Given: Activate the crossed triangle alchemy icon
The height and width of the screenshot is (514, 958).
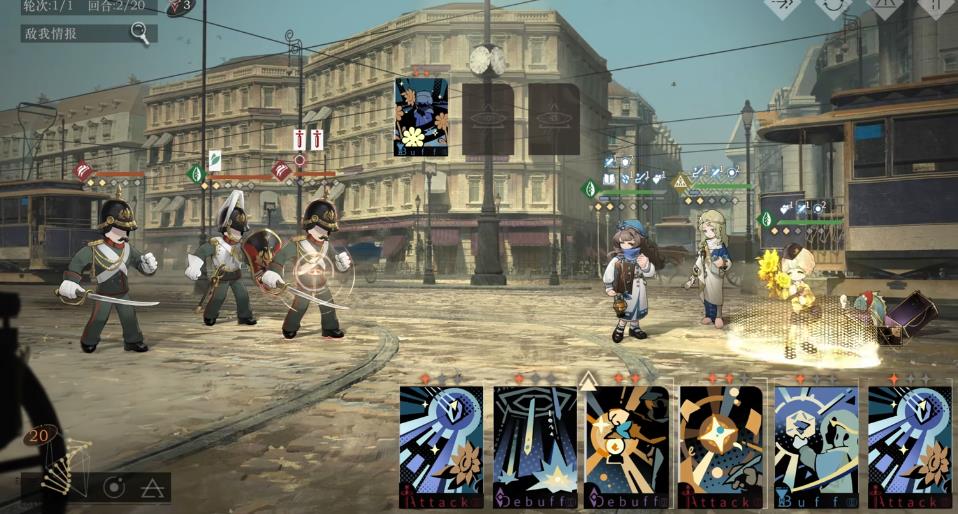Looking at the screenshot, I should [152, 488].
